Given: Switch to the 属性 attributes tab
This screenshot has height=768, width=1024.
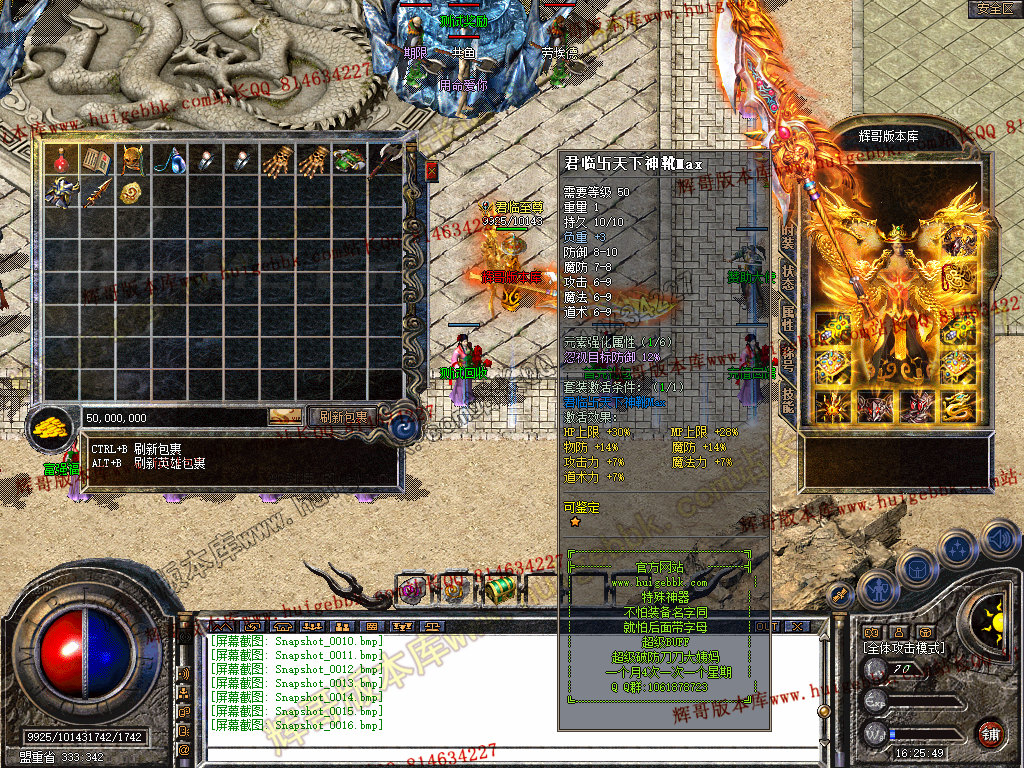Looking at the screenshot, I should pyautogui.click(x=788, y=319).
